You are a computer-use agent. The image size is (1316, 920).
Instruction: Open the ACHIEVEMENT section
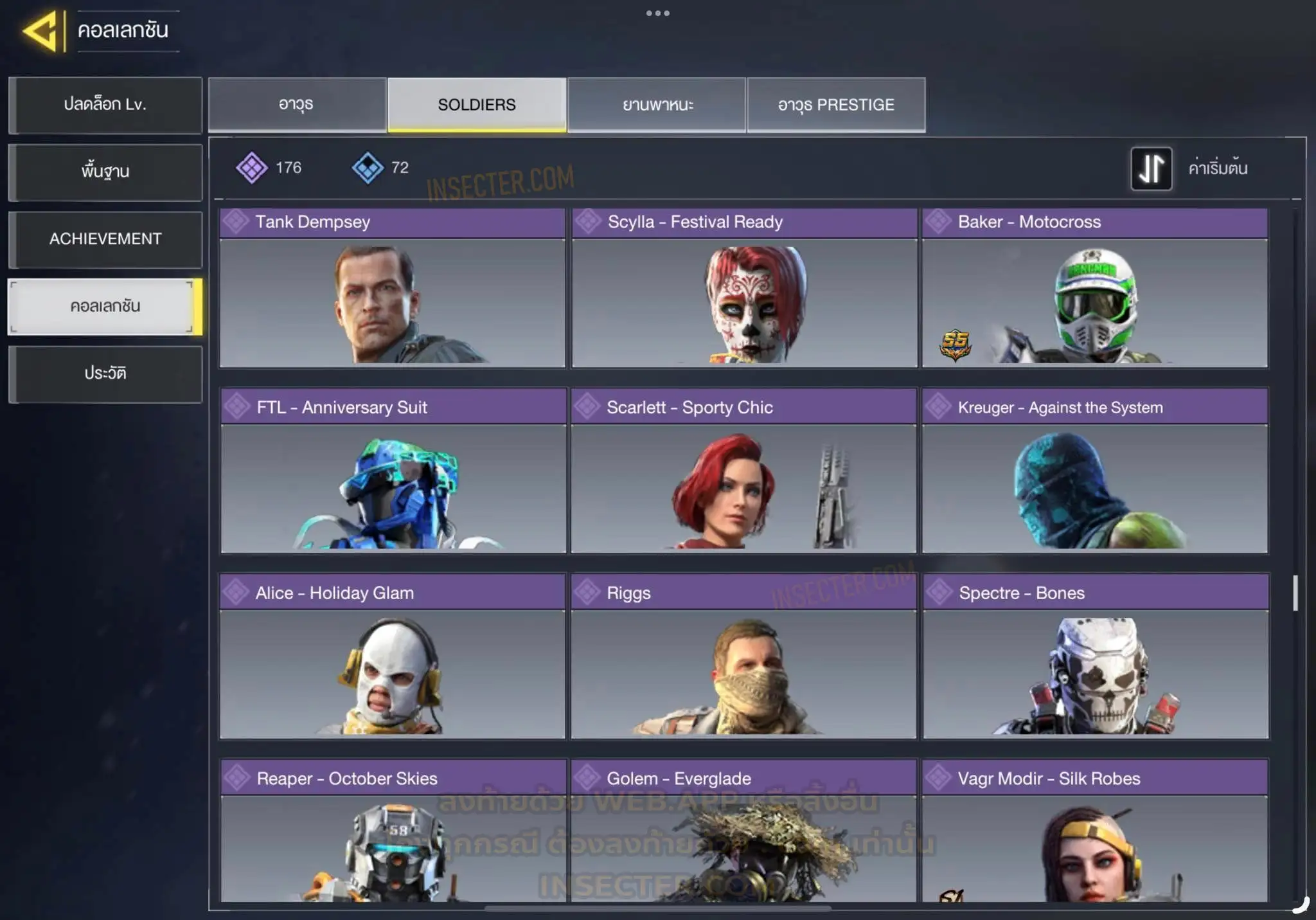(x=105, y=239)
